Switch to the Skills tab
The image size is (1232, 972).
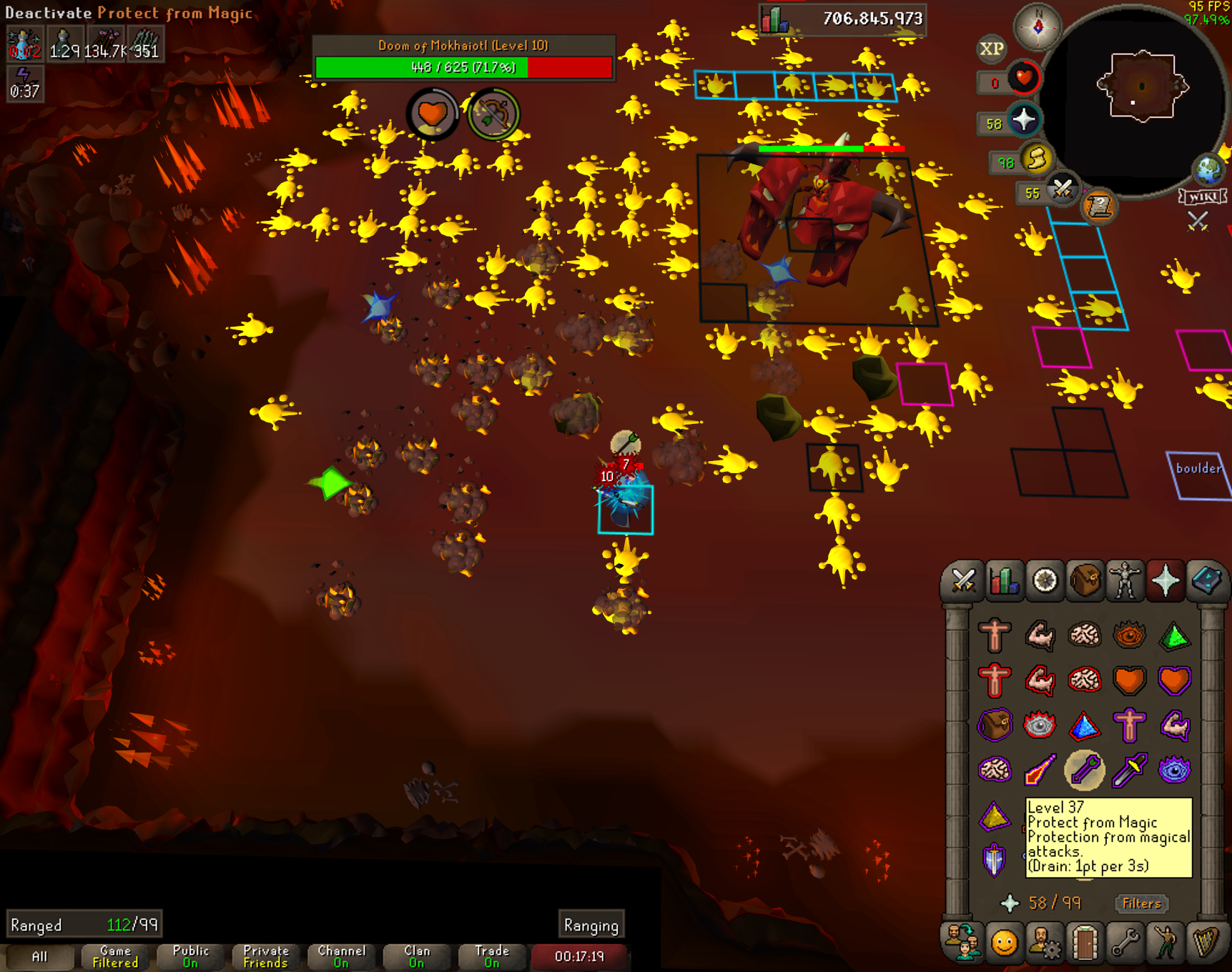point(1004,580)
